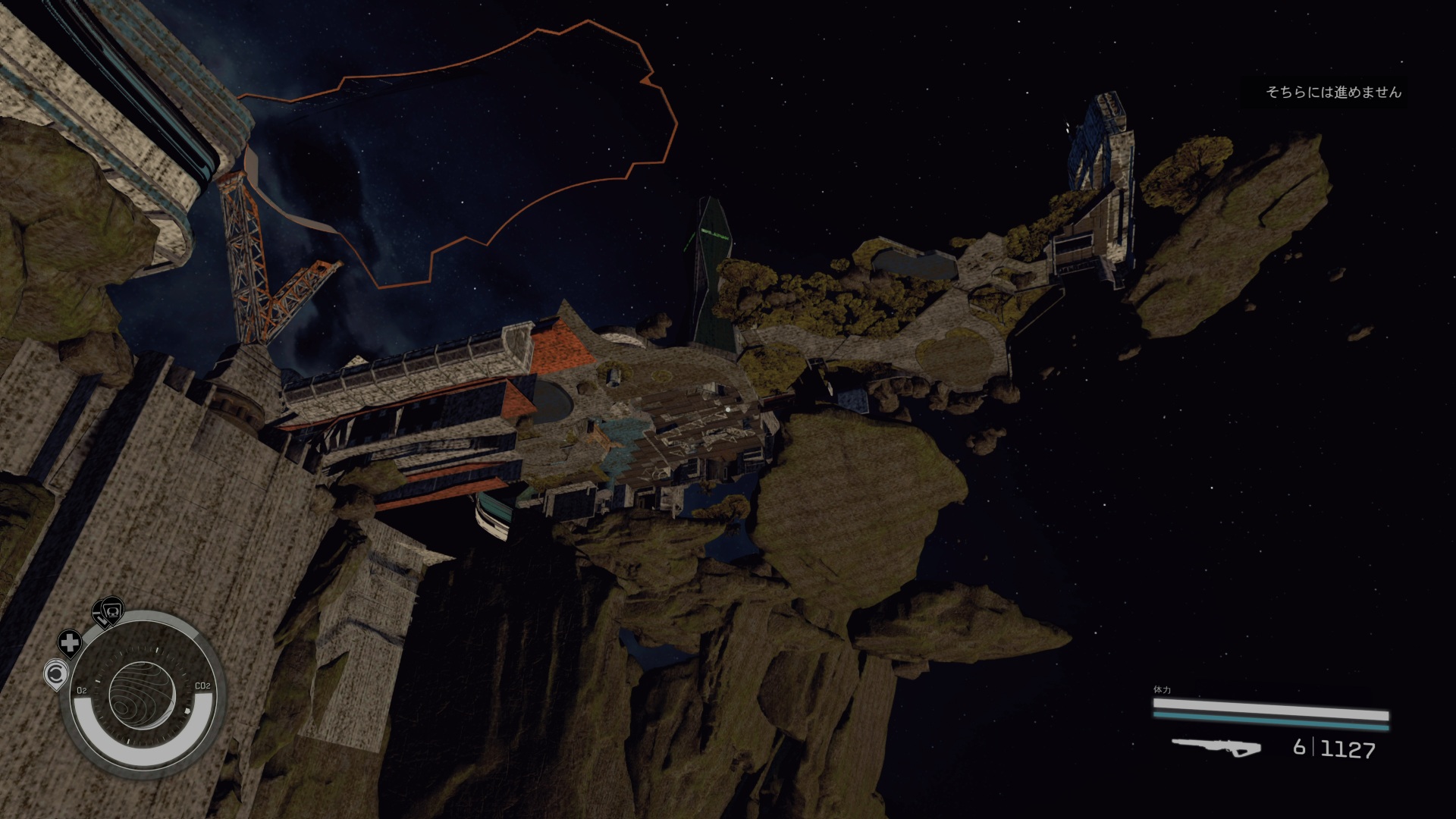Select the white ring-shaped marker on the compass
1456x819 pixels.
pos(56,673)
